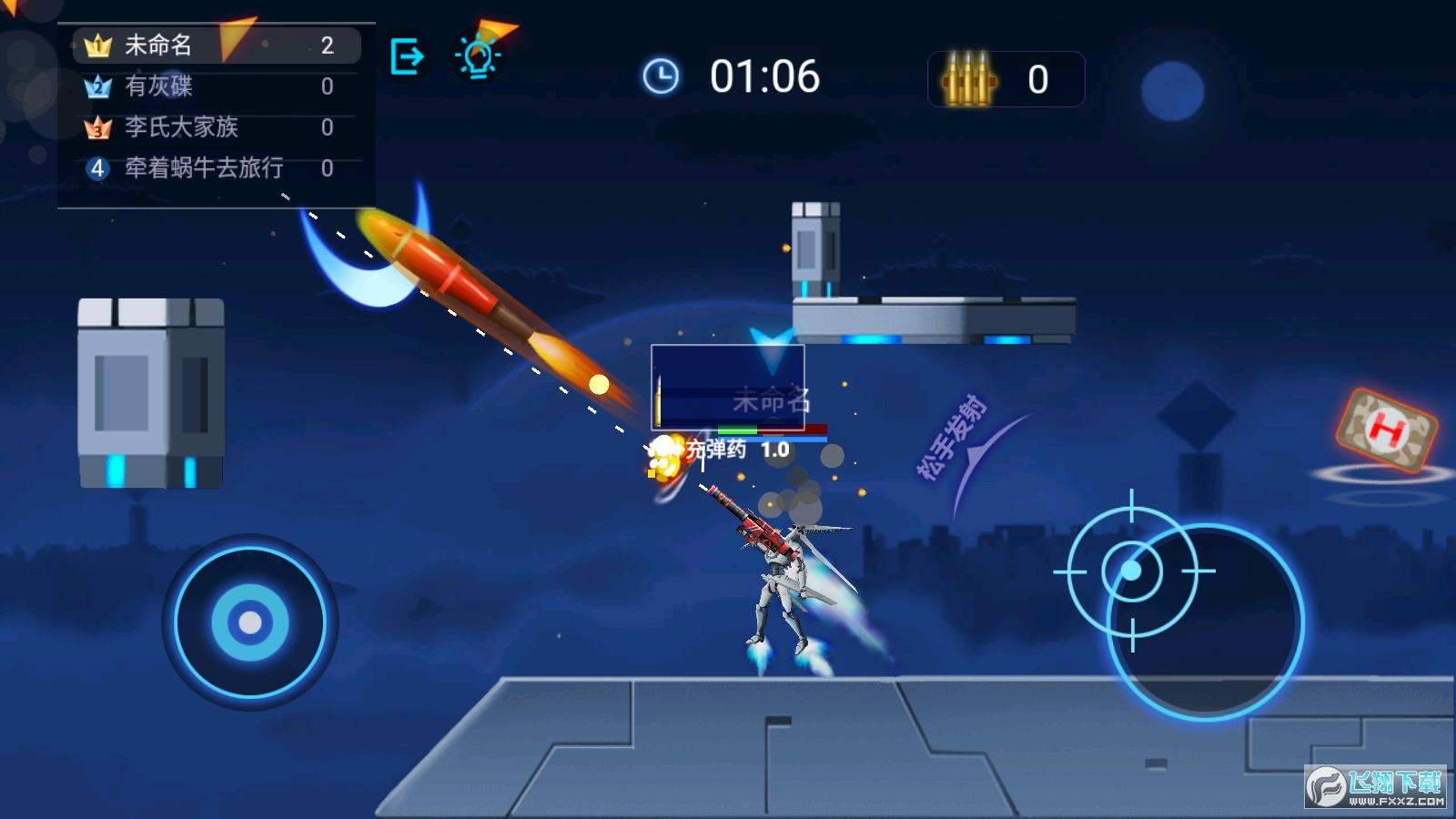Select leaderboard row 有灰碟
This screenshot has width=1456, height=819.
(217, 86)
